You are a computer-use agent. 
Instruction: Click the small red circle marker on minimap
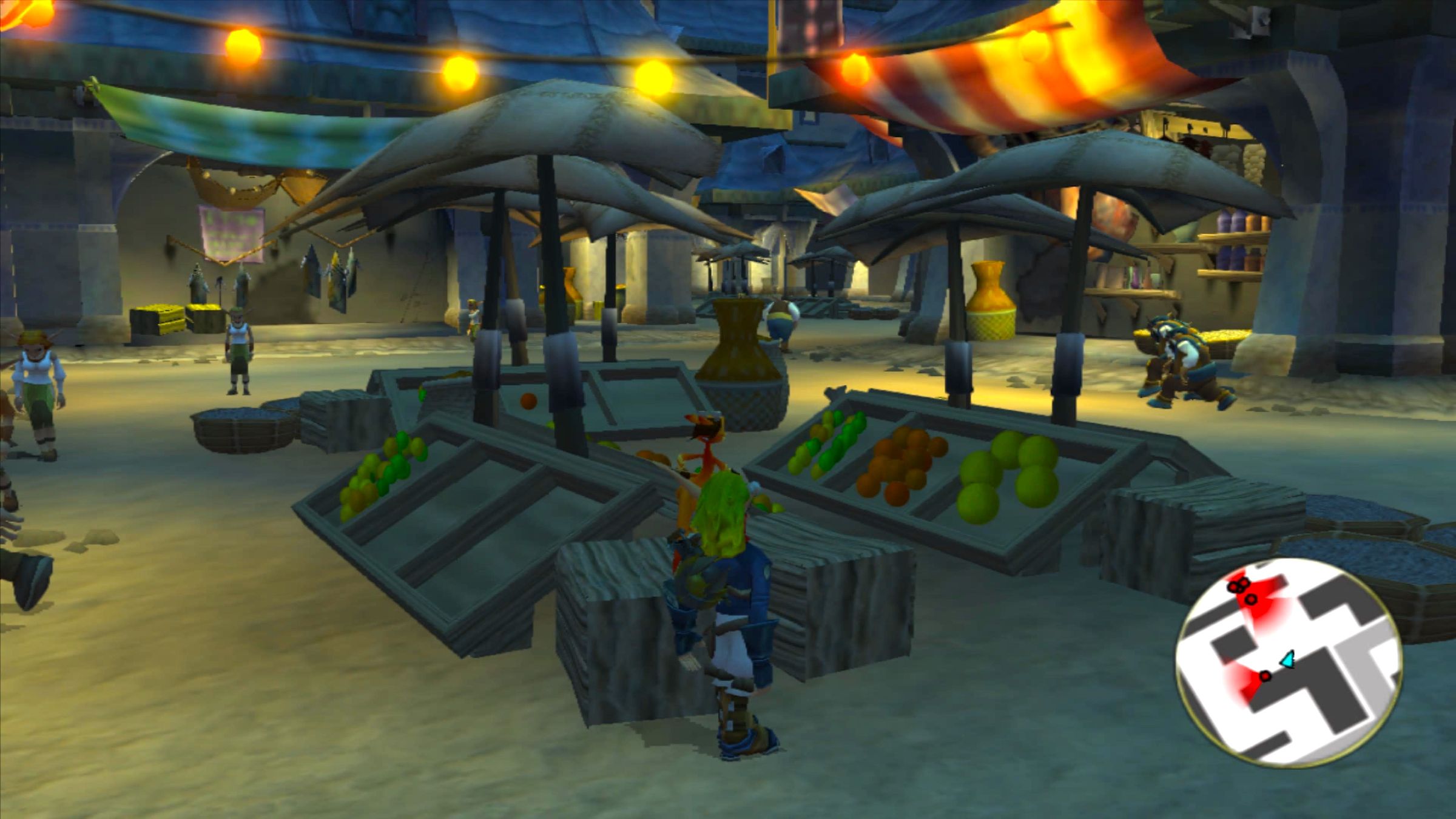pyautogui.click(x=1266, y=675)
